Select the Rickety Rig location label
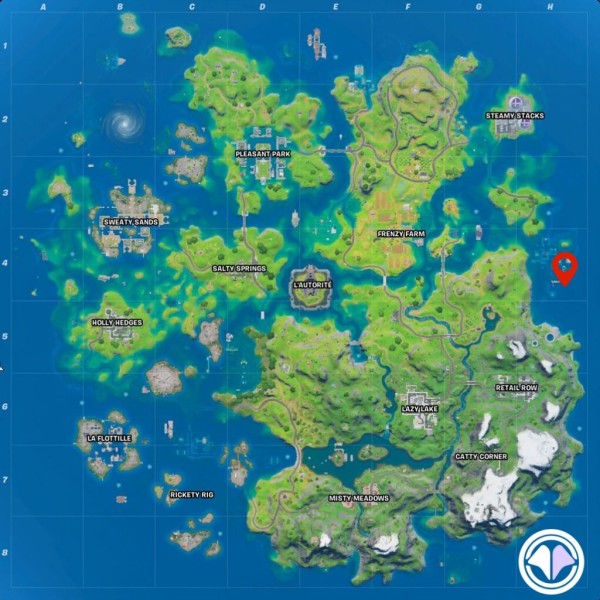The height and width of the screenshot is (600, 600). point(192,494)
